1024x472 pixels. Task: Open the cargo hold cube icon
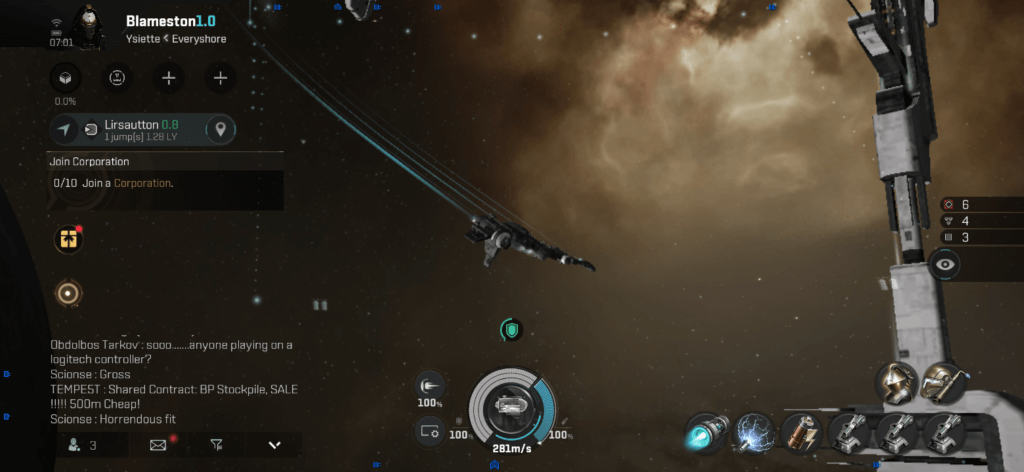tap(65, 78)
